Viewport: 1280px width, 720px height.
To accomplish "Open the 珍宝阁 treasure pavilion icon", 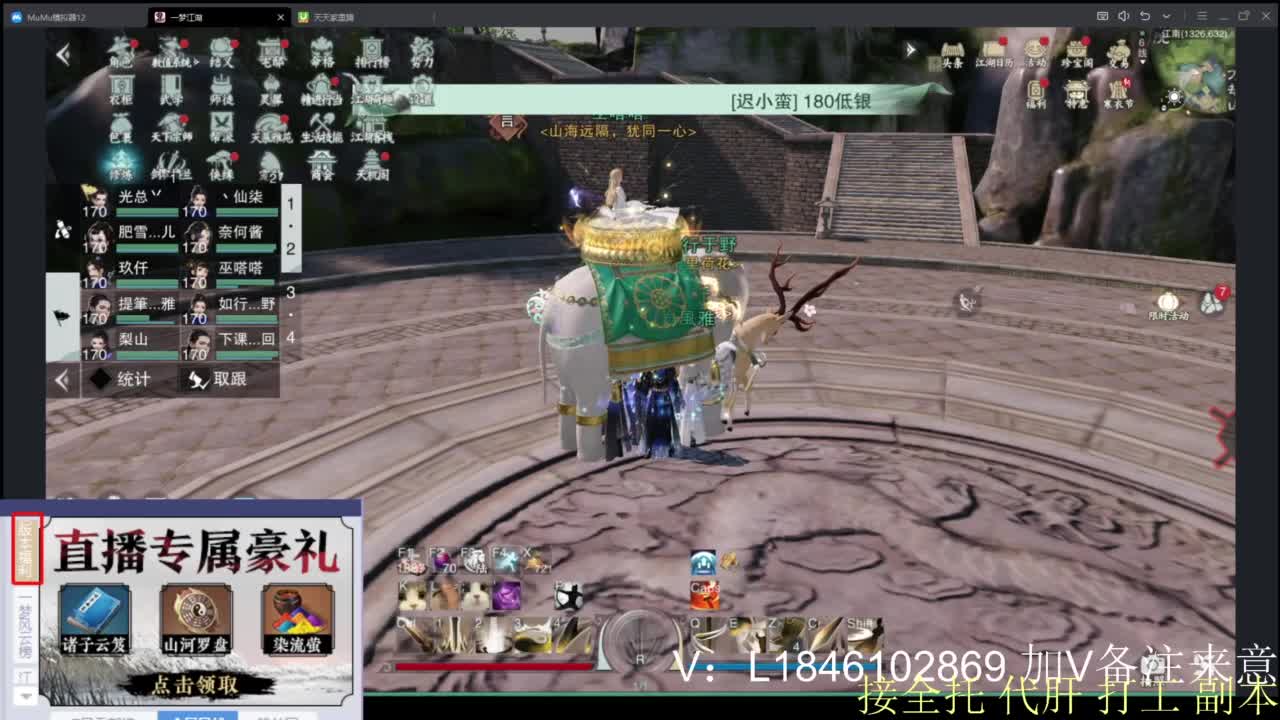I will pyautogui.click(x=1078, y=49).
